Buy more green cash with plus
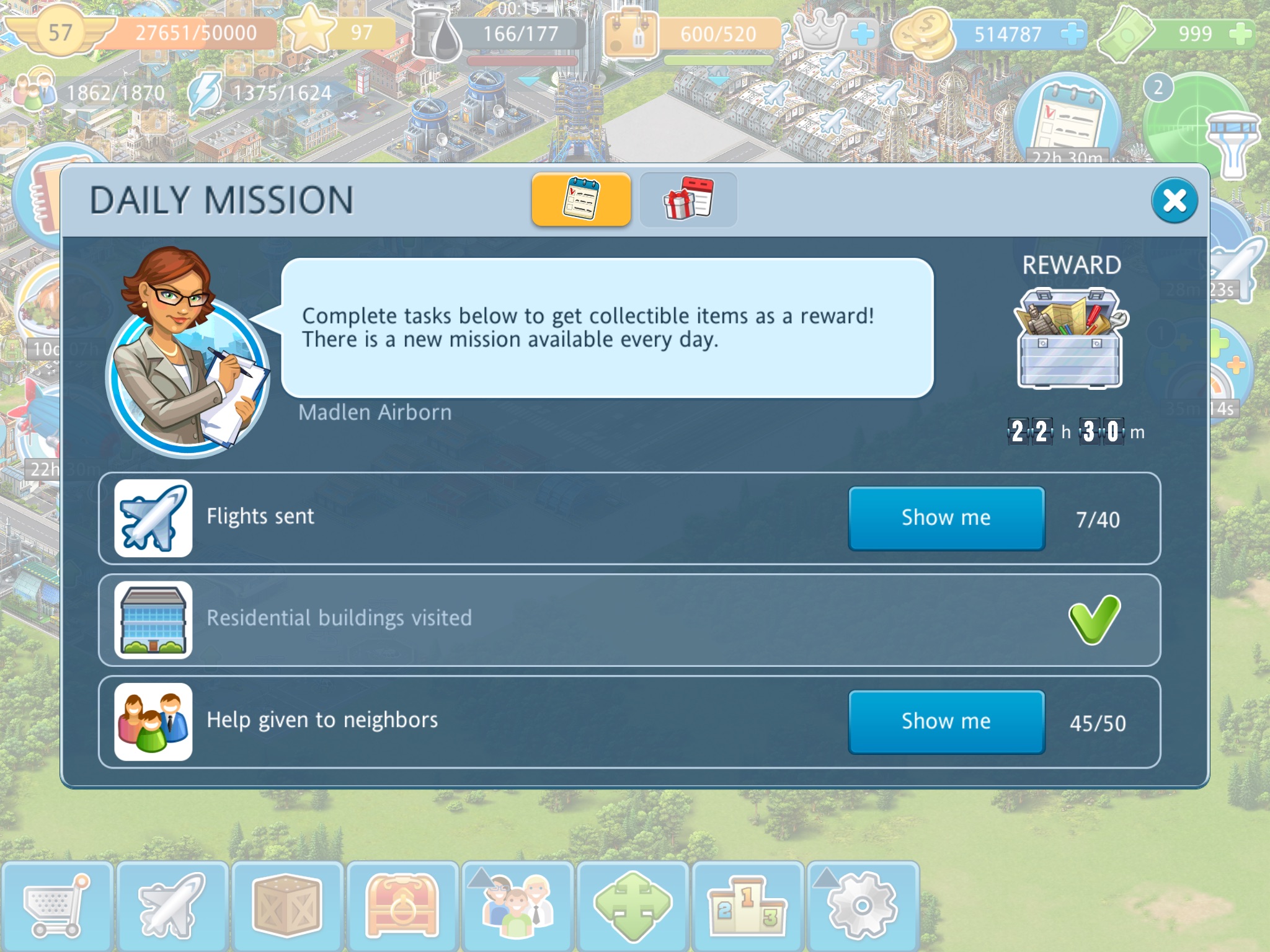 click(1240, 33)
